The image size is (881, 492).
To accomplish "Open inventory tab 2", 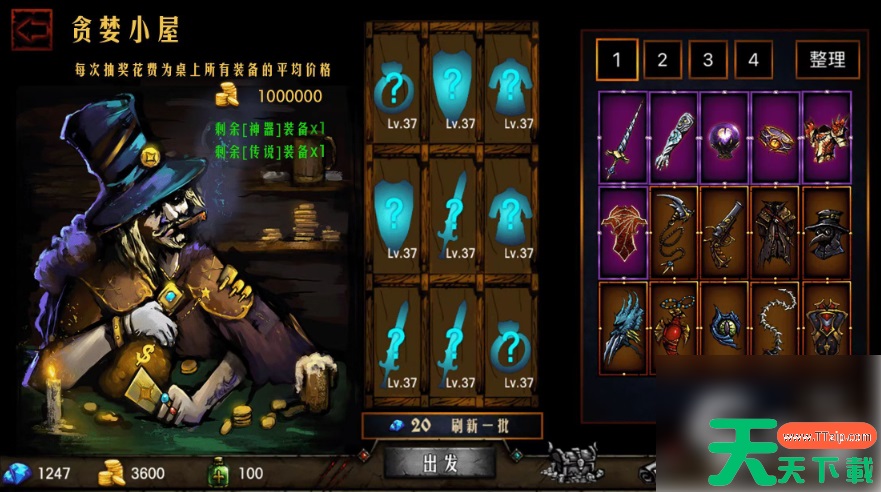I will (662, 60).
